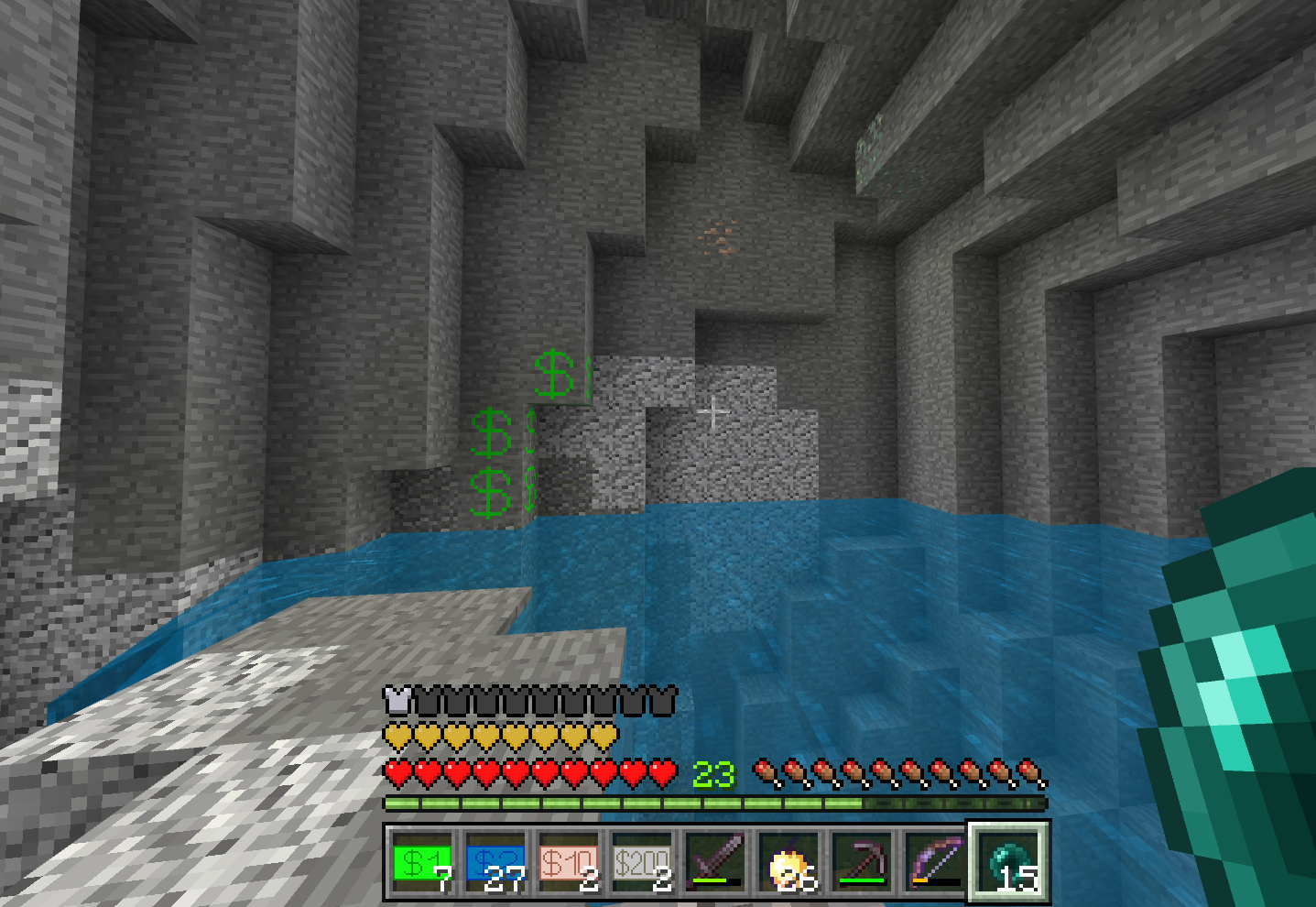Pick the grey $200 bill slot
Viewport: 1316px width, 907px height.
(642, 864)
